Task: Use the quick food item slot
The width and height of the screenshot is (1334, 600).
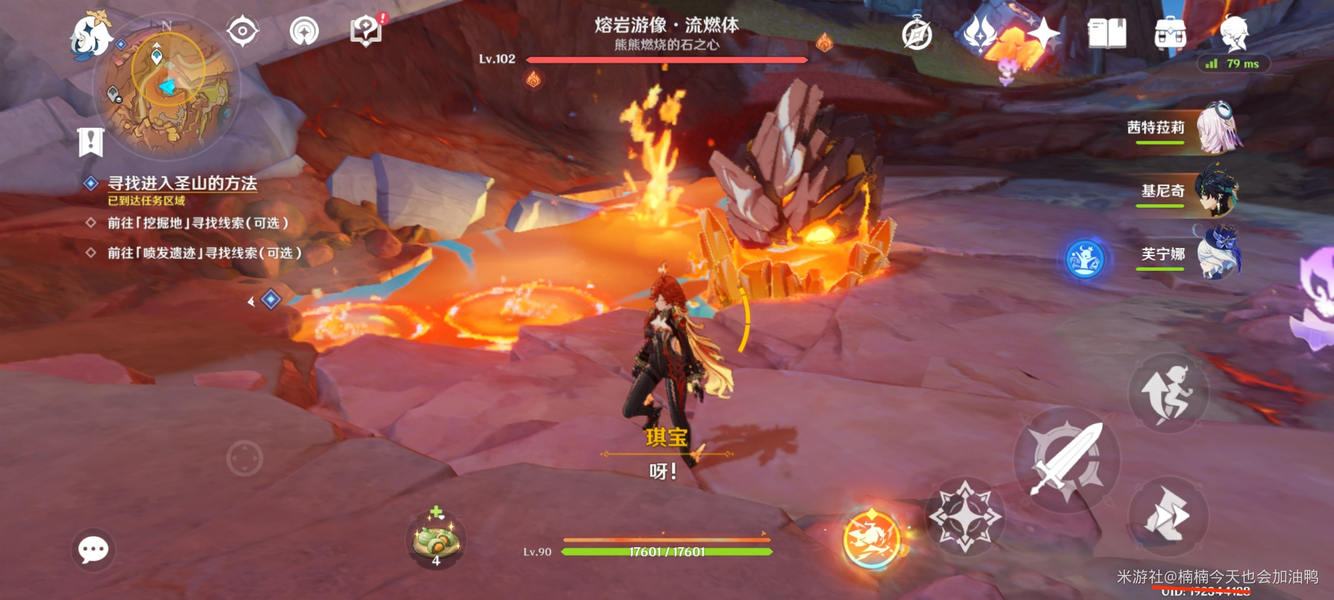Action: (435, 541)
